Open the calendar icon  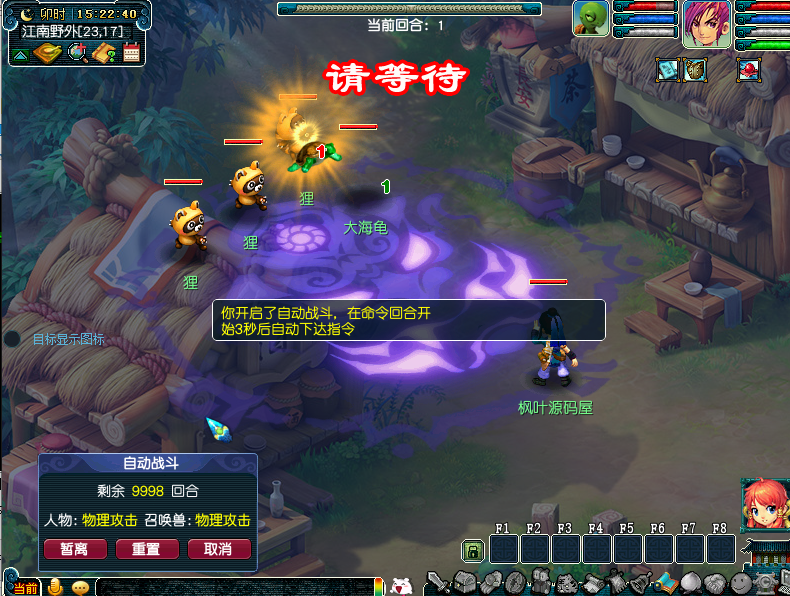(132, 52)
